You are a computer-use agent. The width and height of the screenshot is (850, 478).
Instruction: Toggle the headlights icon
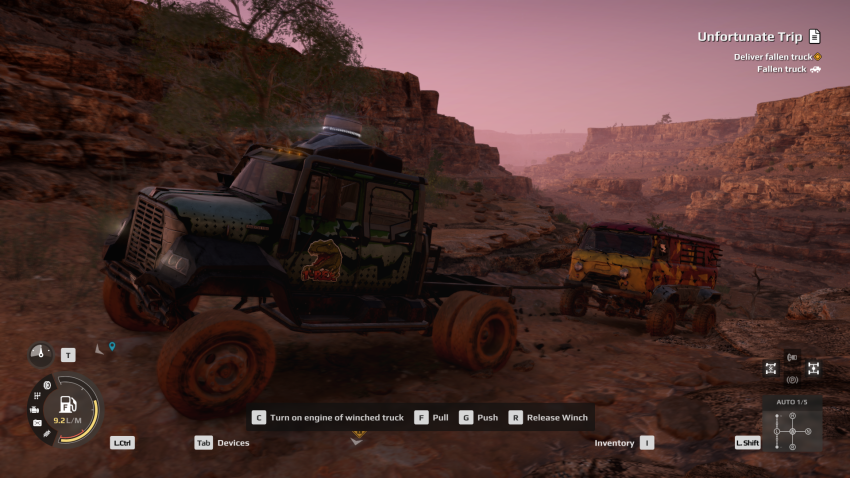(792, 357)
